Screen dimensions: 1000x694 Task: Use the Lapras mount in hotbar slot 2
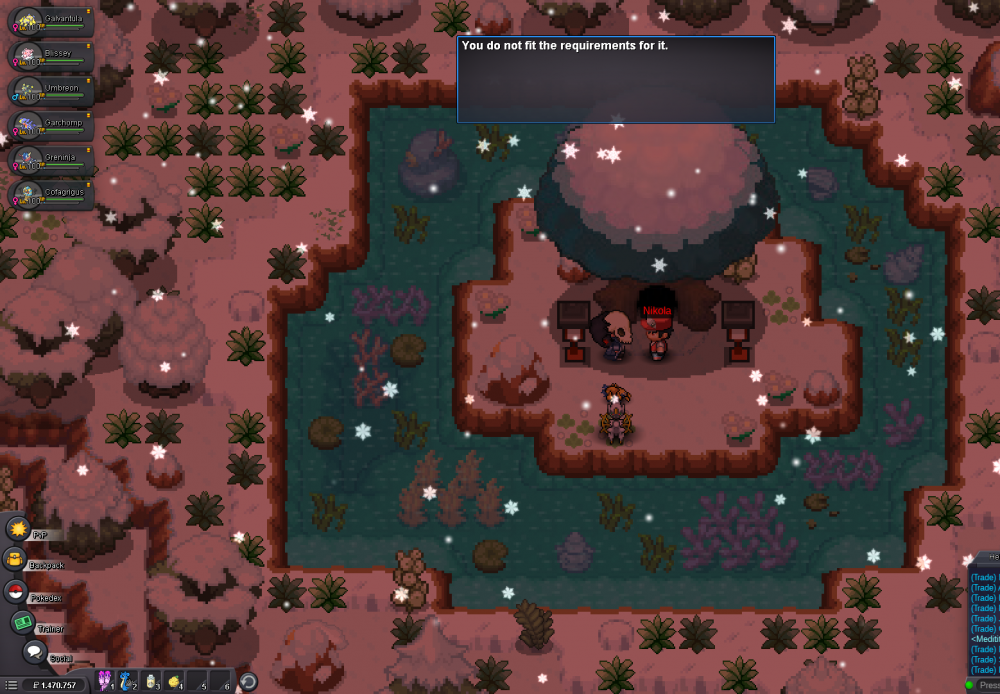(x=128, y=682)
